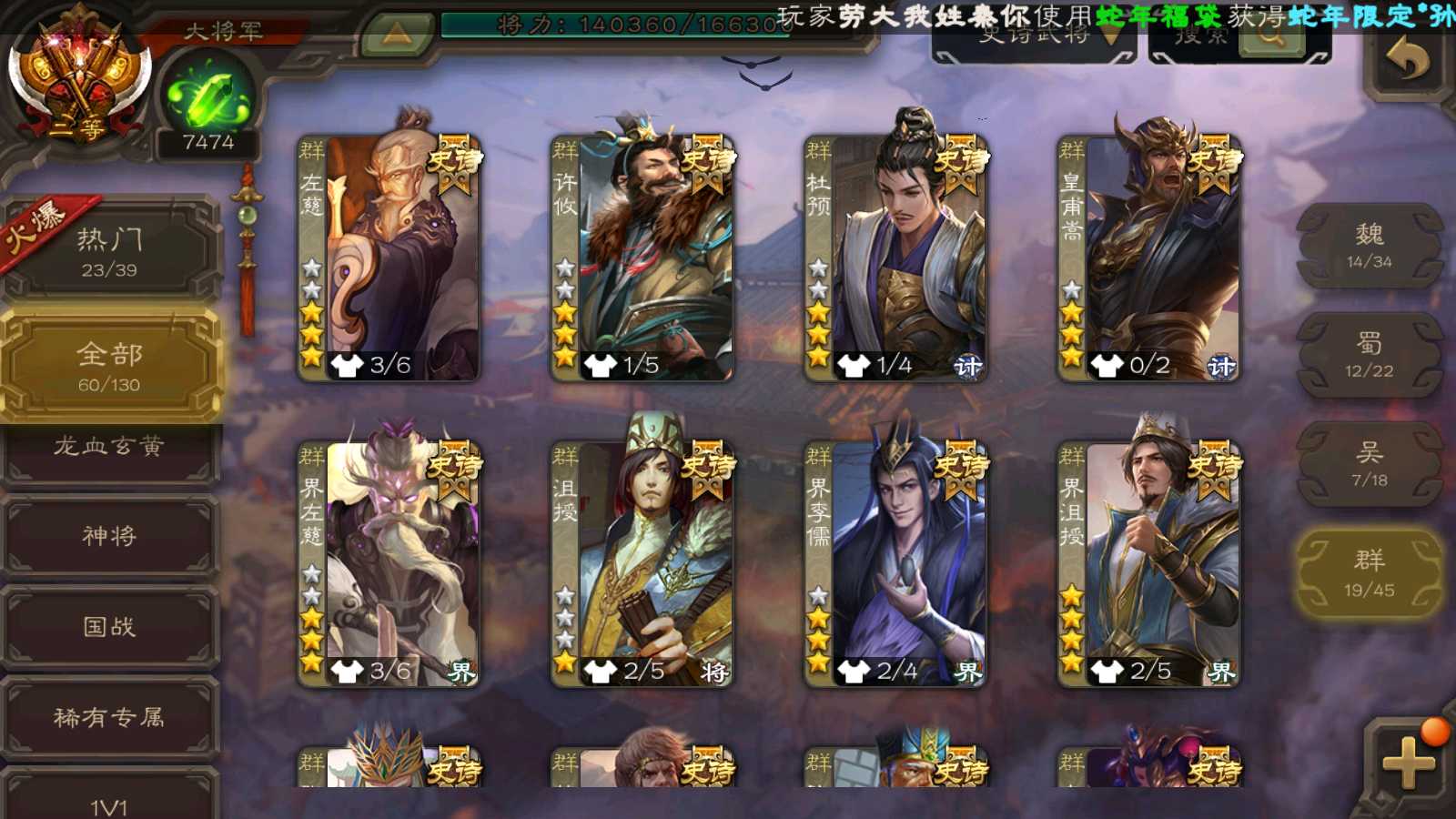The image size is (1456, 819).
Task: Select the 群 faction filter
Action: (x=1369, y=573)
